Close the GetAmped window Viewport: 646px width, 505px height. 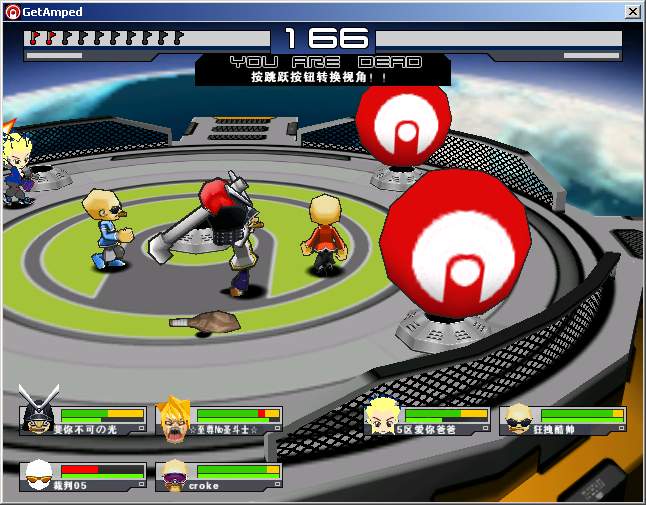click(x=632, y=11)
